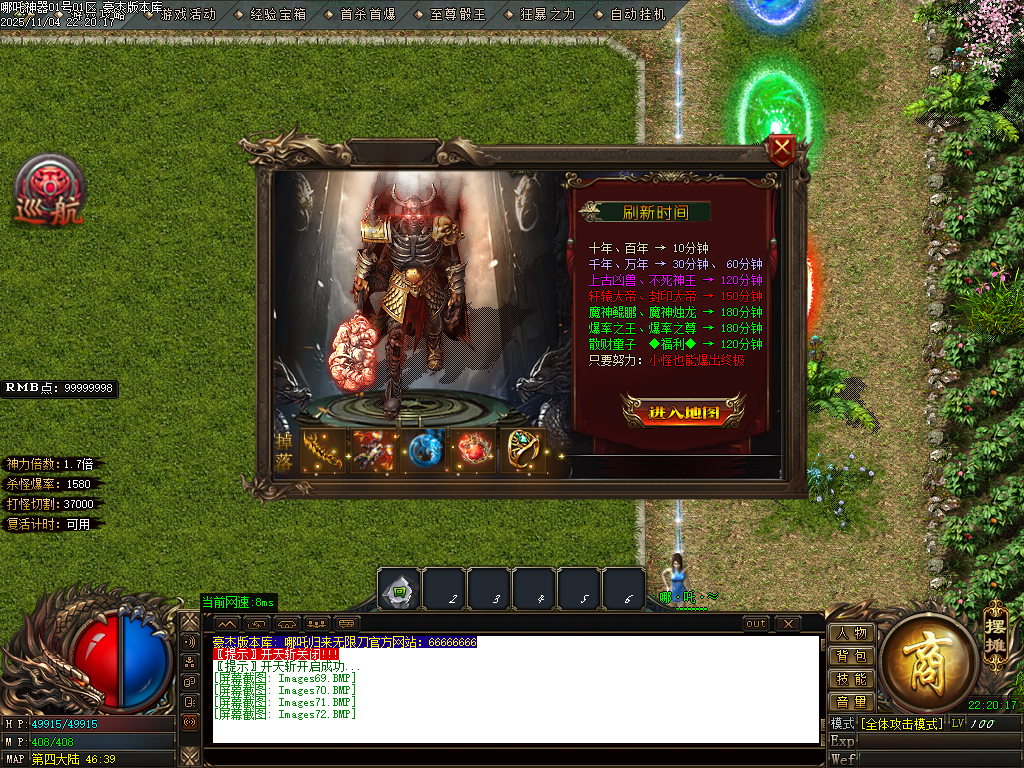Select the golden sword drop item
Screen dimensions: 1024x768
[x=323, y=450]
